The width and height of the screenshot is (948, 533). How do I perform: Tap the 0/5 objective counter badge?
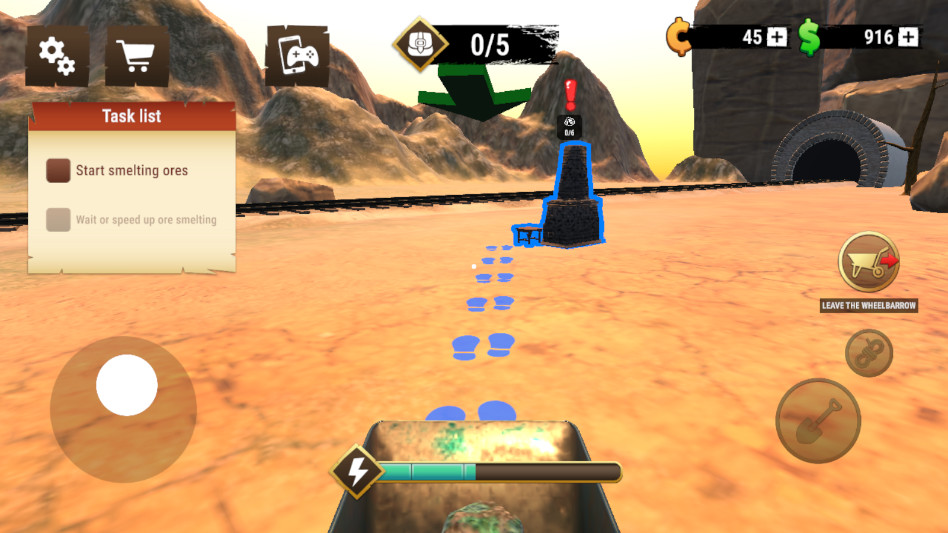(x=474, y=44)
